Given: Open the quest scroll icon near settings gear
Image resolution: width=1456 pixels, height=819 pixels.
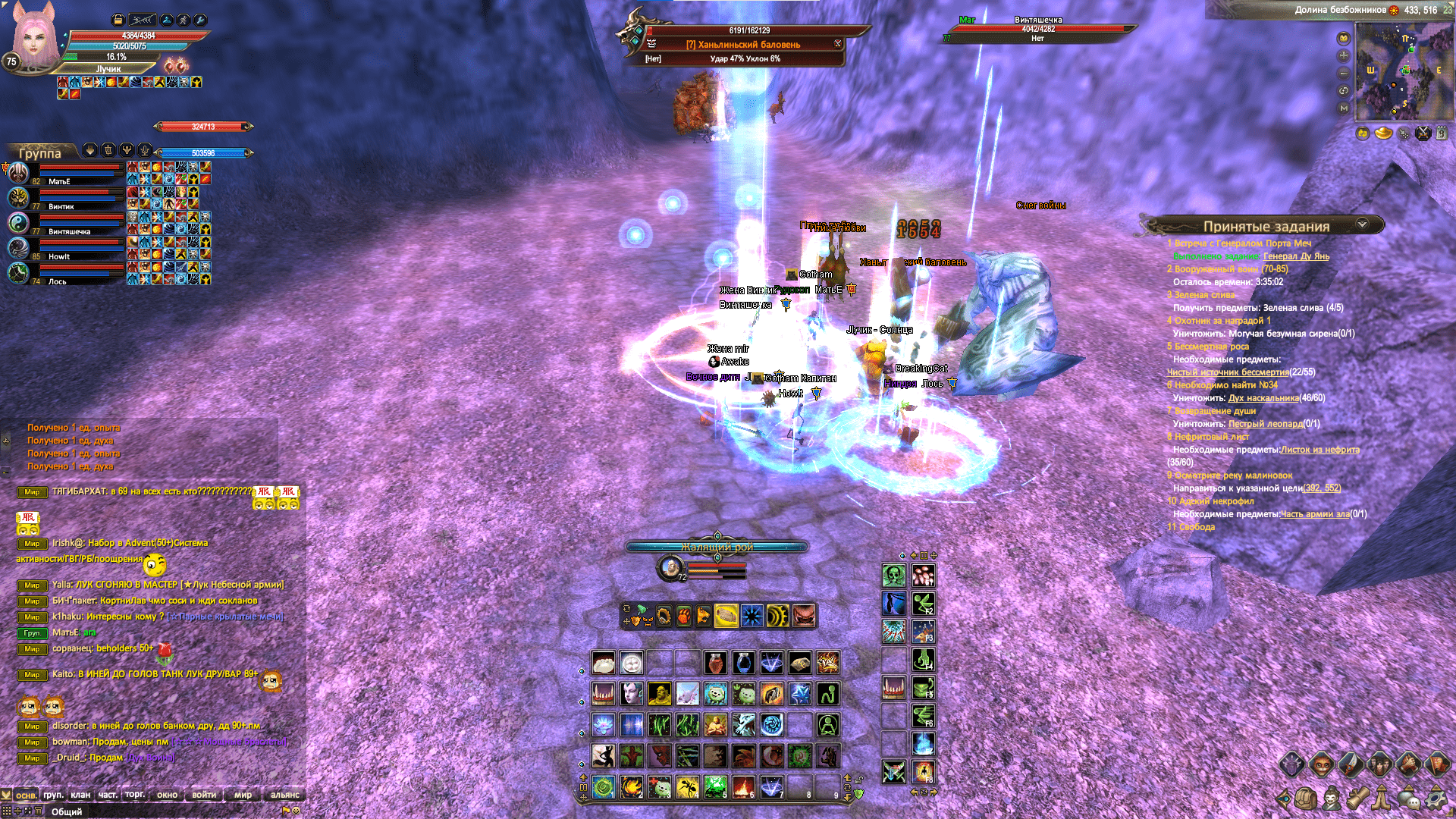Looking at the screenshot, I should click(1357, 799).
